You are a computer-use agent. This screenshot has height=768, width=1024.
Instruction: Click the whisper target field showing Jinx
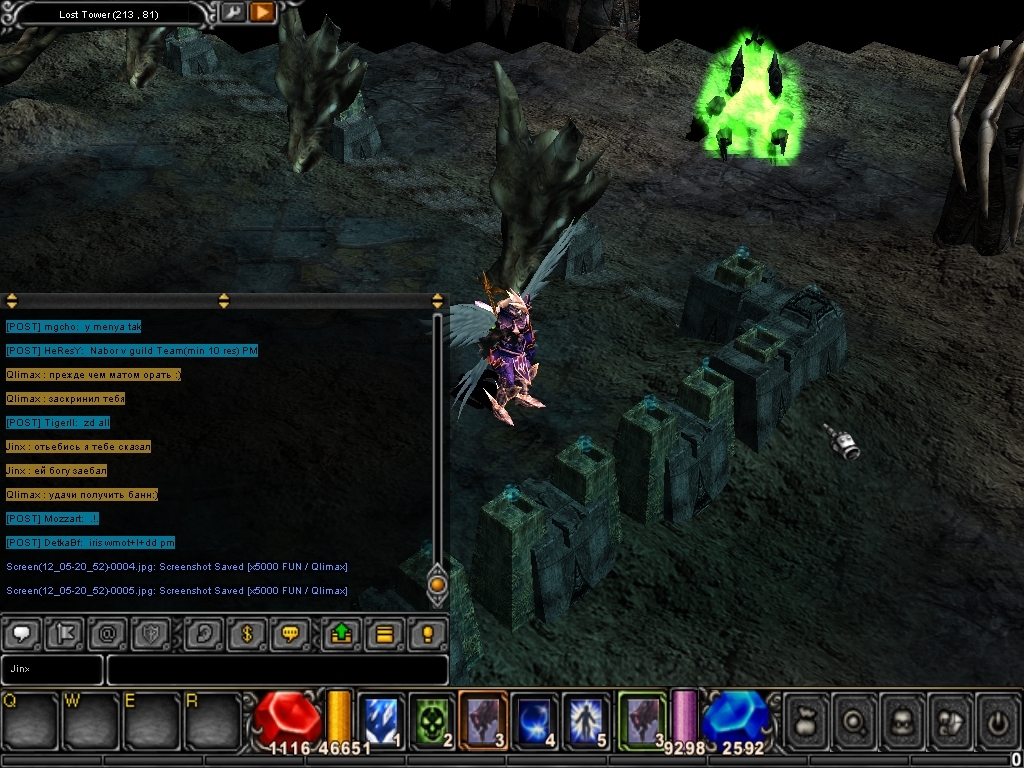click(52, 669)
